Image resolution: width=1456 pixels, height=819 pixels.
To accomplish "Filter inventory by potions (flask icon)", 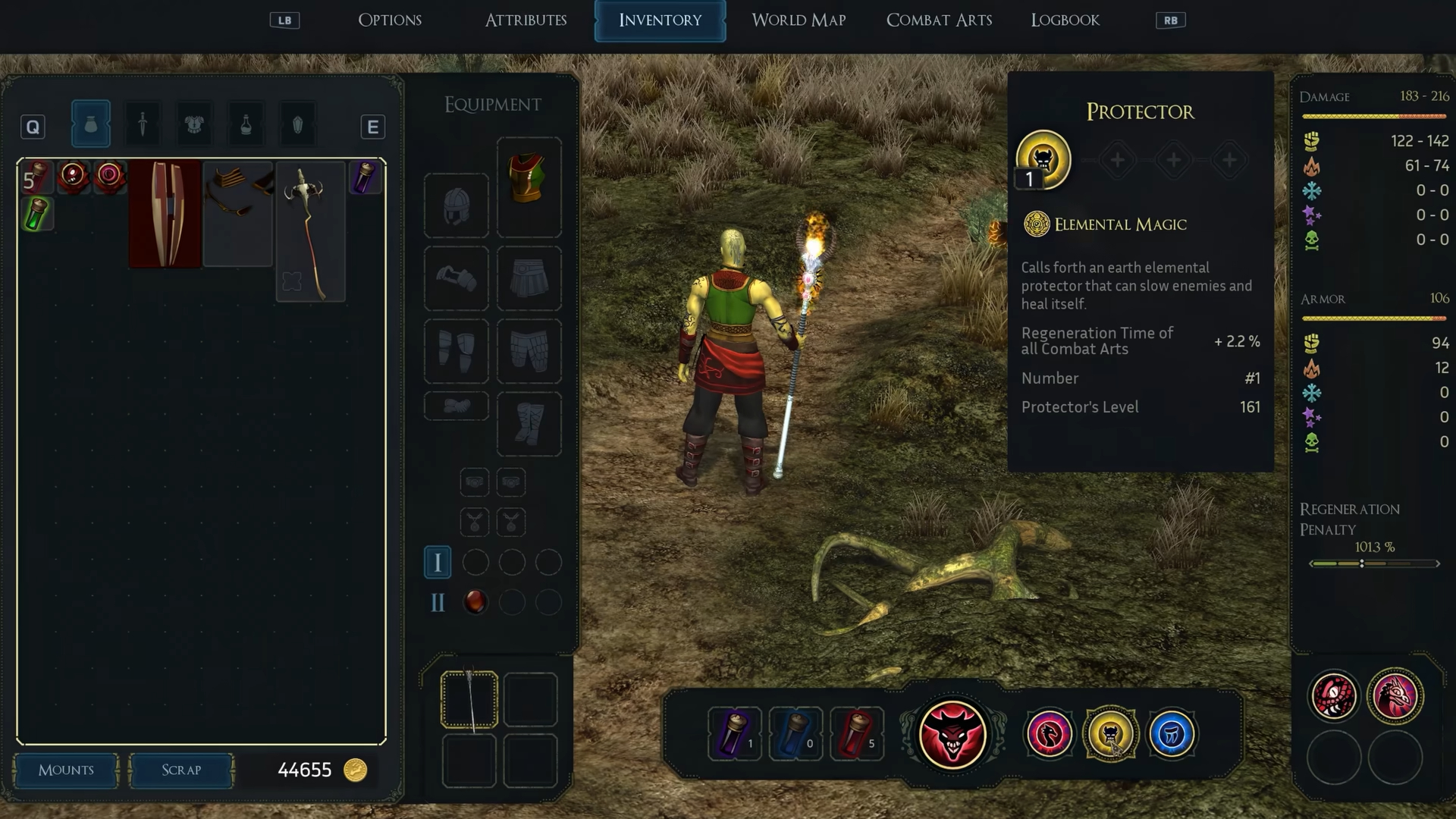I will point(246,124).
